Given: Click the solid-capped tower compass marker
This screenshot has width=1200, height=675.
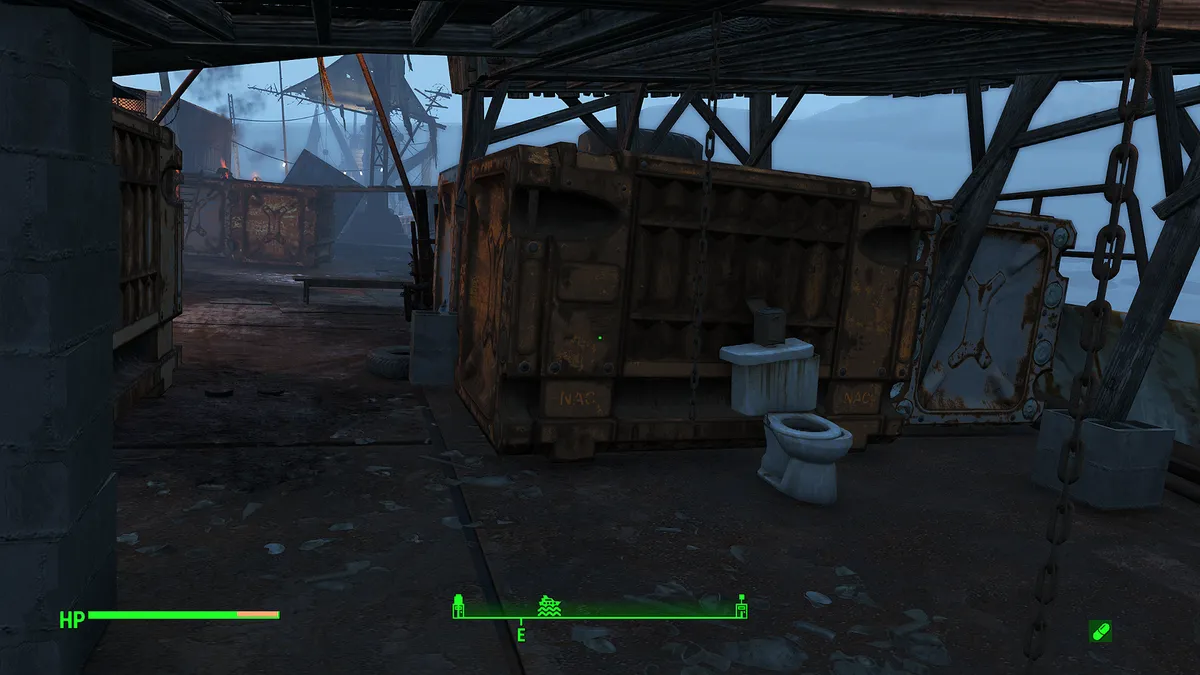Looking at the screenshot, I should point(458,606).
